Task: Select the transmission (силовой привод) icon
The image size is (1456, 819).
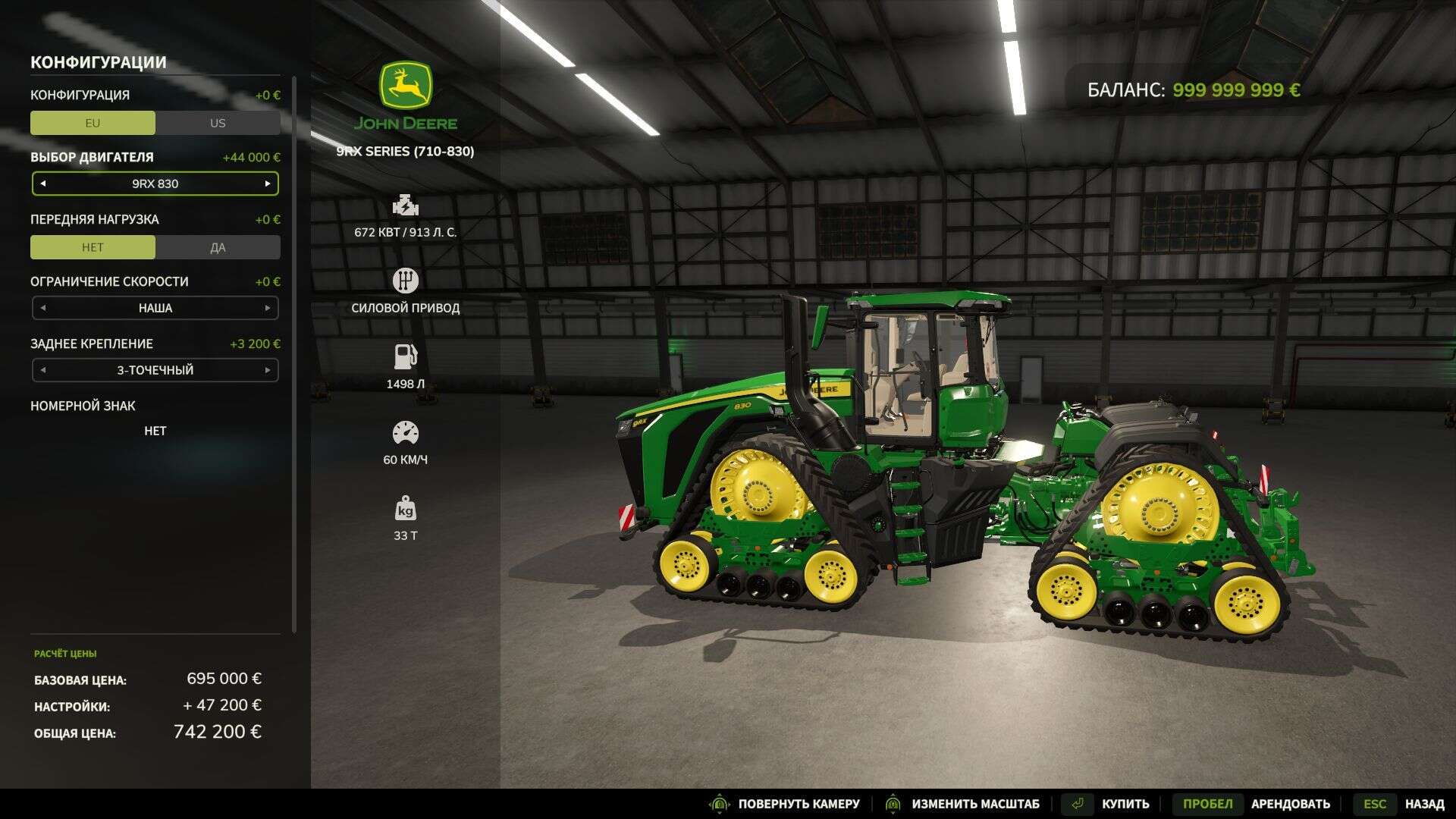Action: tap(406, 280)
